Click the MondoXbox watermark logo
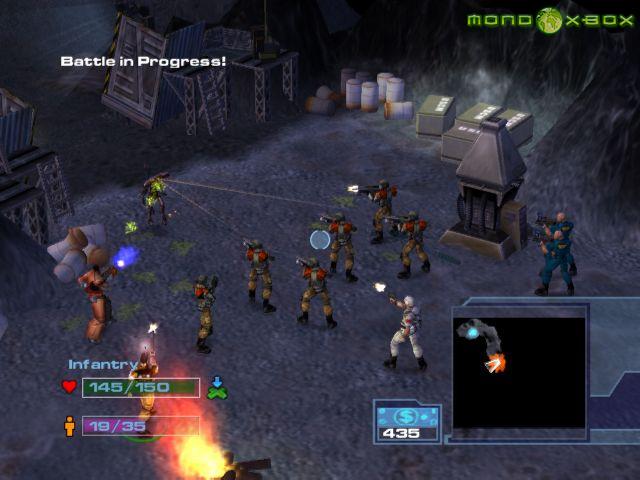Viewport: 640px width, 480px height. tap(548, 20)
